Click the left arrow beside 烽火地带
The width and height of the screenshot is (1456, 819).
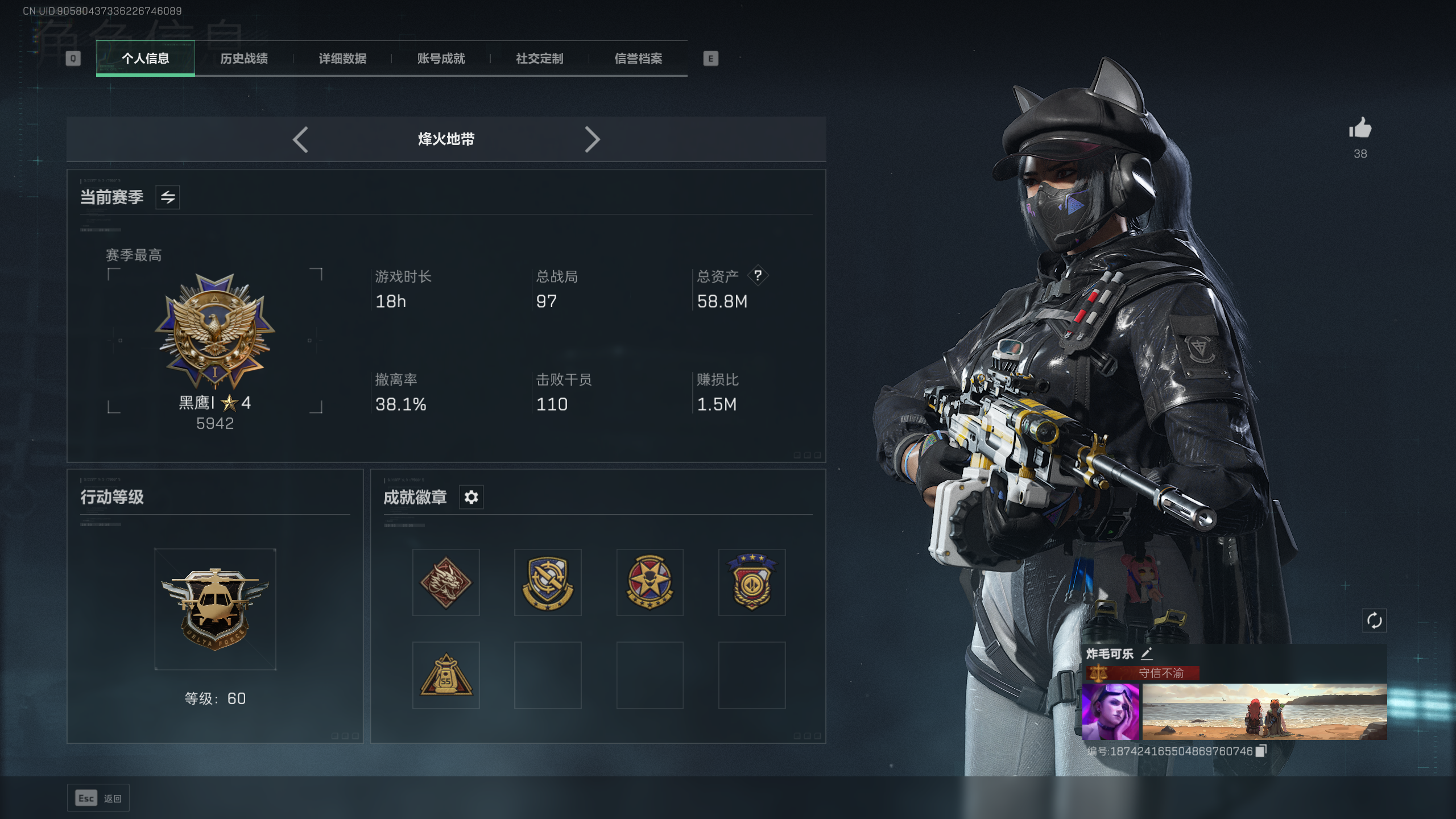300,139
